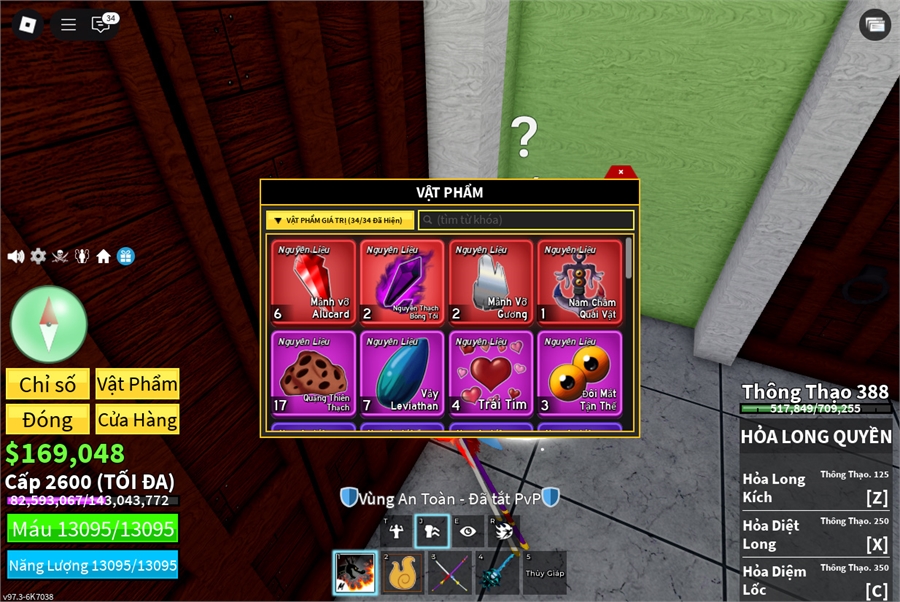
Task: Select the Mảnh Vỡ Alucard item
Action: point(314,282)
